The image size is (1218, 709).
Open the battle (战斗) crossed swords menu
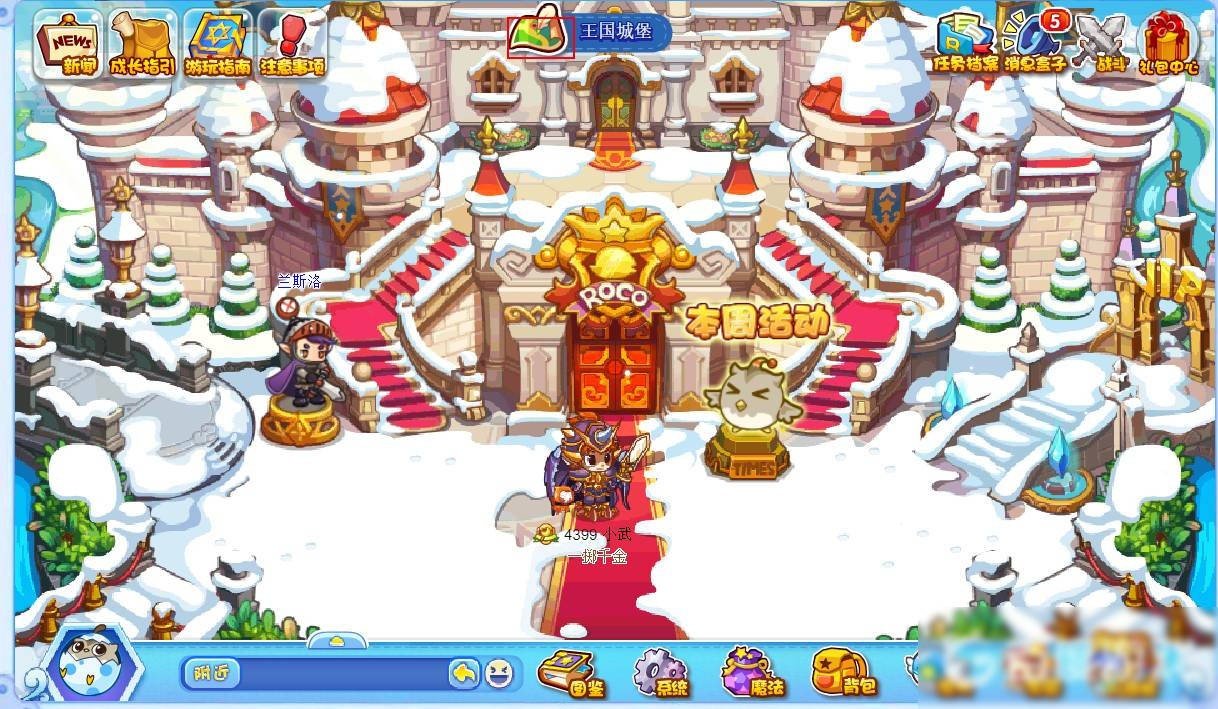coord(1101,44)
